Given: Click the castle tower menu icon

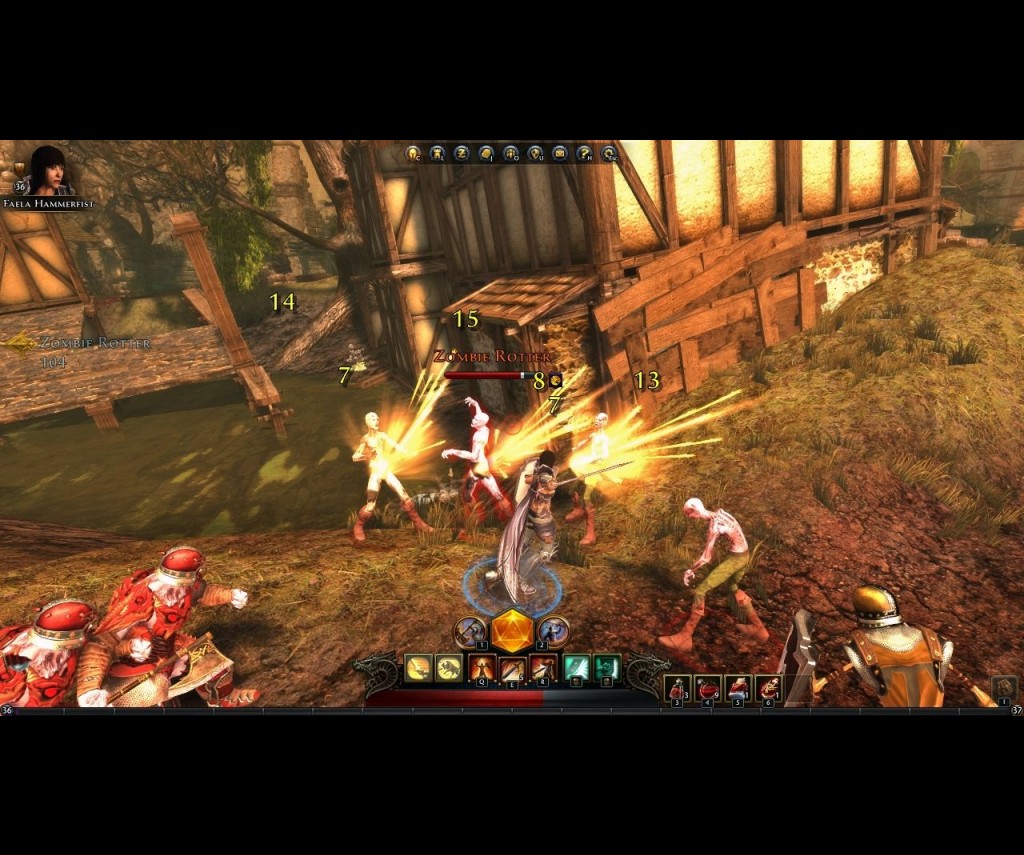Looking at the screenshot, I should point(437,153).
